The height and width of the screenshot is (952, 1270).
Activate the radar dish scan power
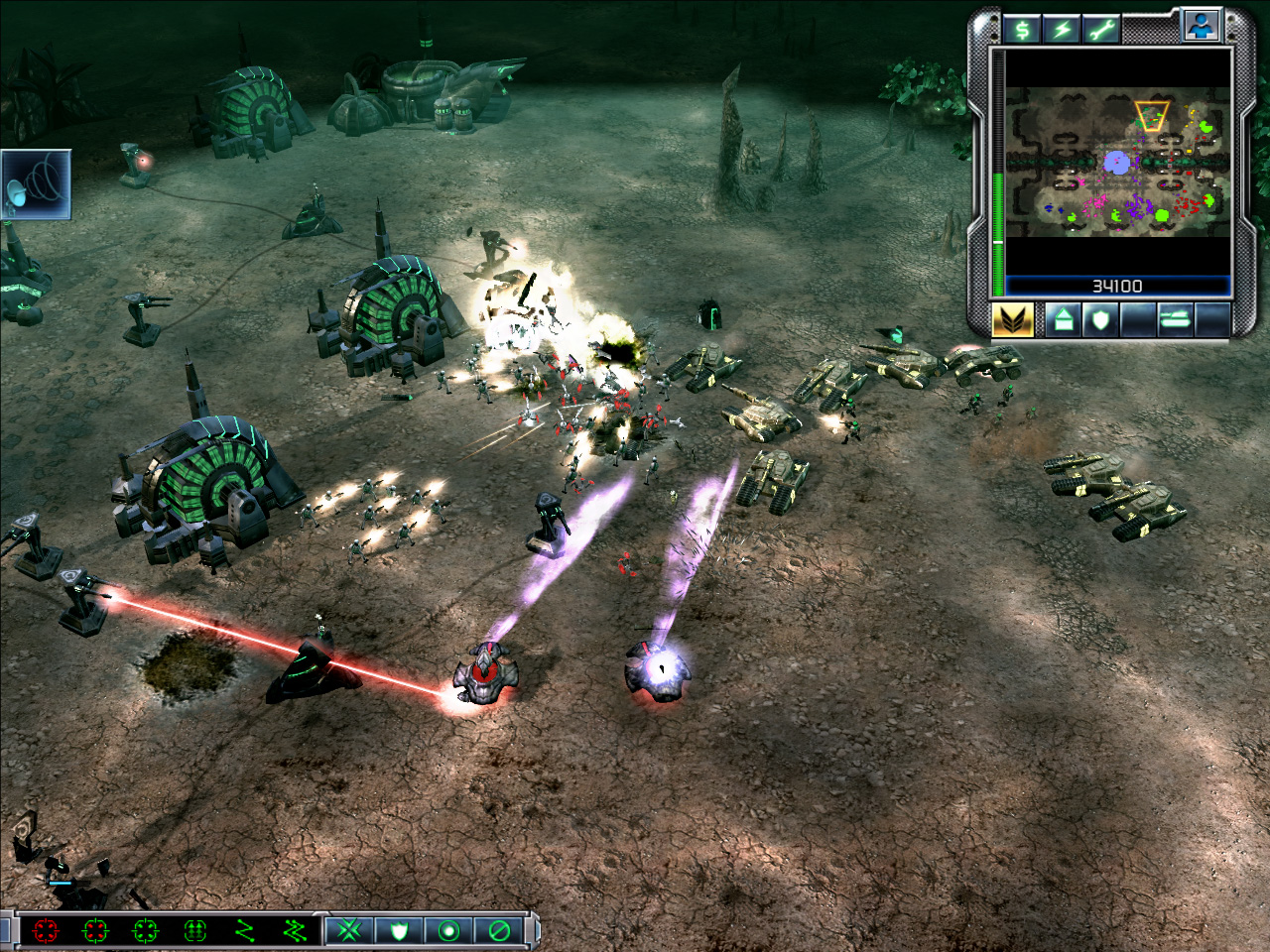tap(36, 184)
